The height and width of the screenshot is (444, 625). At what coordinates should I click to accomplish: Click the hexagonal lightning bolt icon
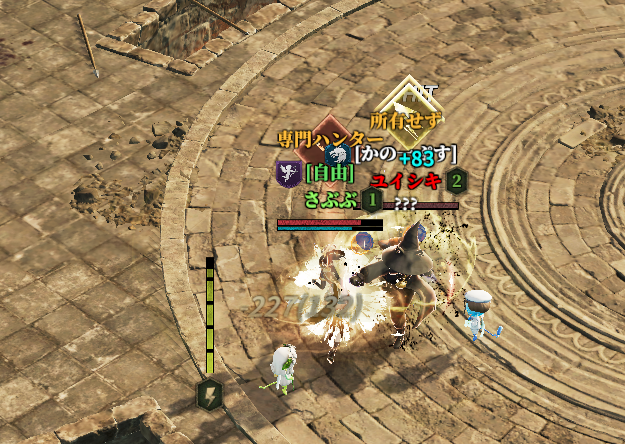pyautogui.click(x=210, y=393)
